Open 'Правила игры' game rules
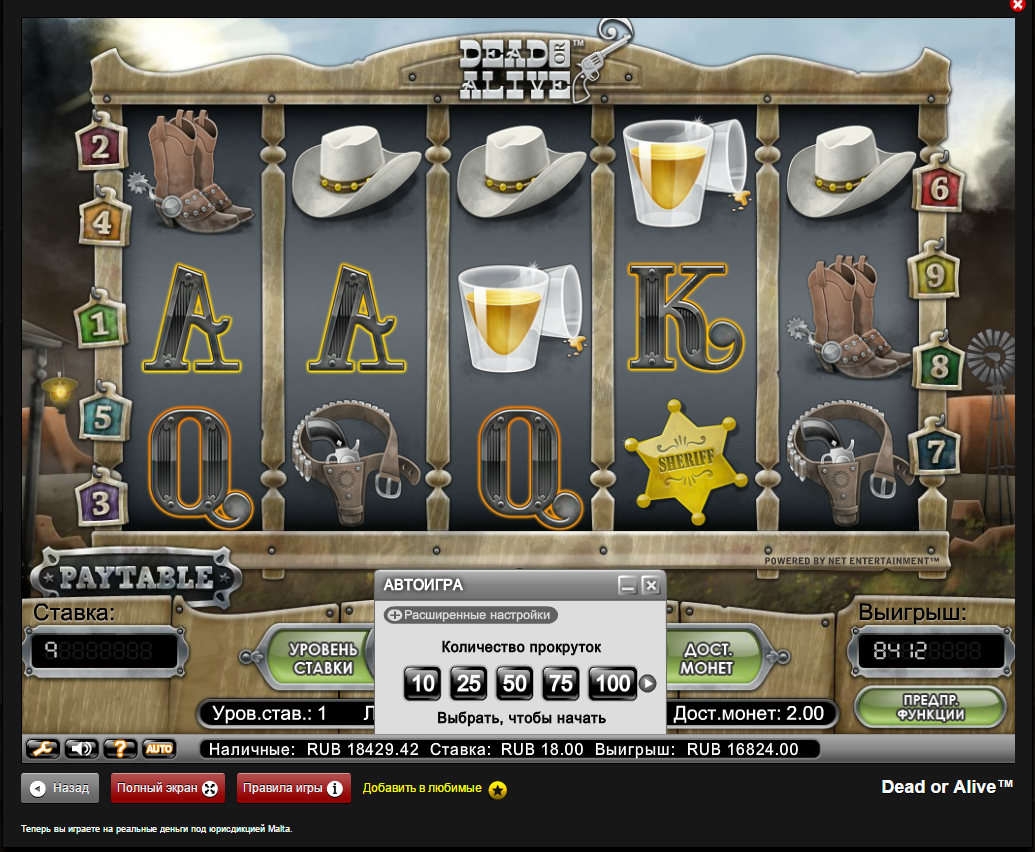The height and width of the screenshot is (852, 1035). (294, 788)
